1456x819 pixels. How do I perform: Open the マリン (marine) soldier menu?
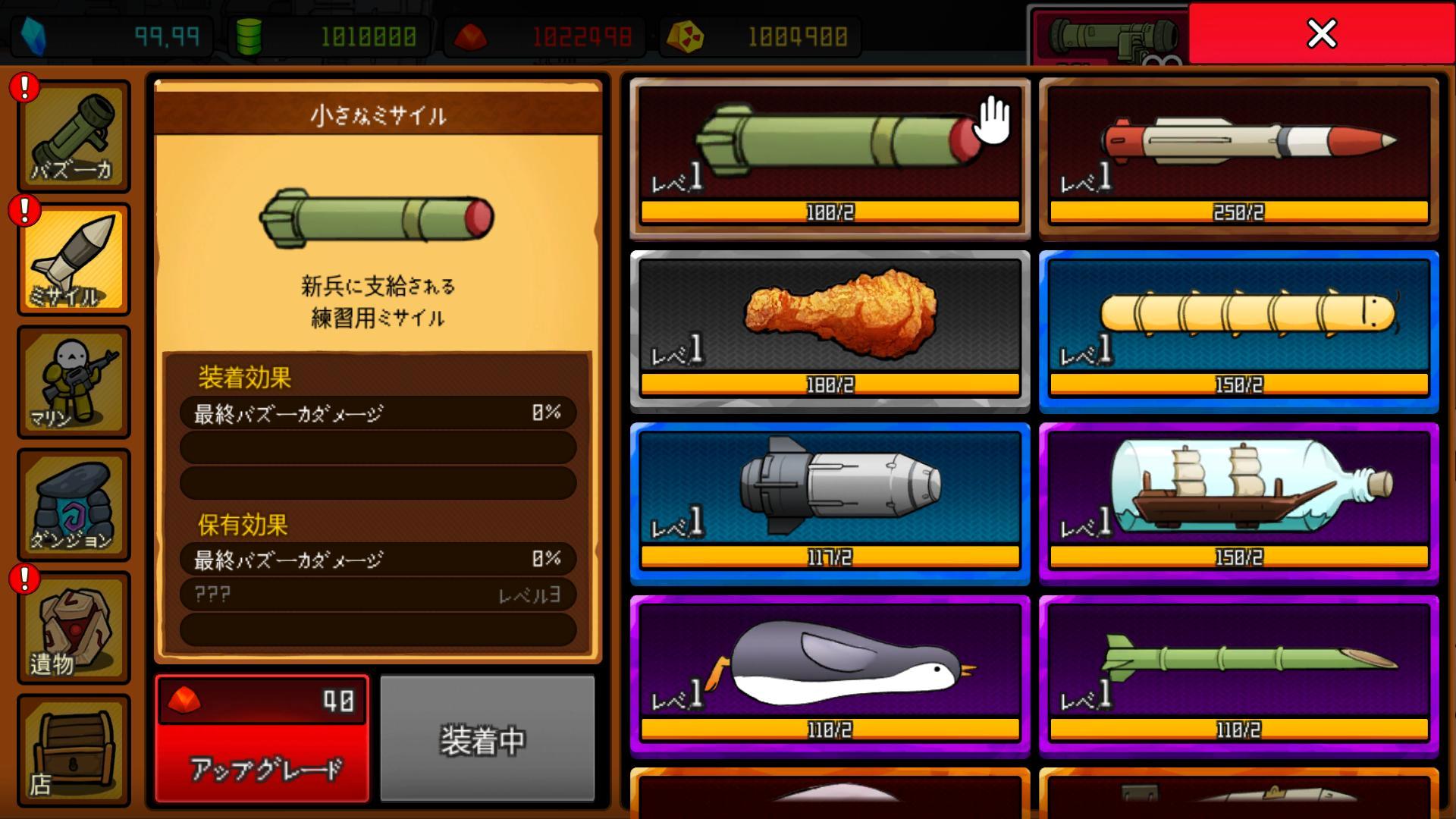click(x=74, y=383)
